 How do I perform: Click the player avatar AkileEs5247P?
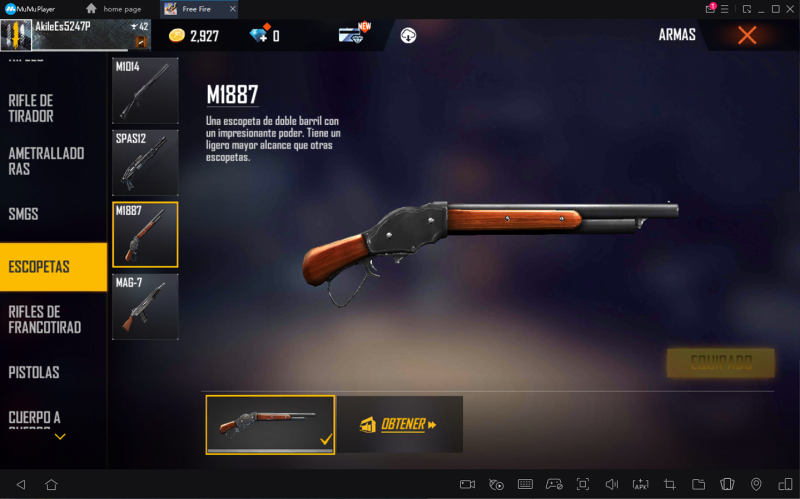[x=17, y=35]
